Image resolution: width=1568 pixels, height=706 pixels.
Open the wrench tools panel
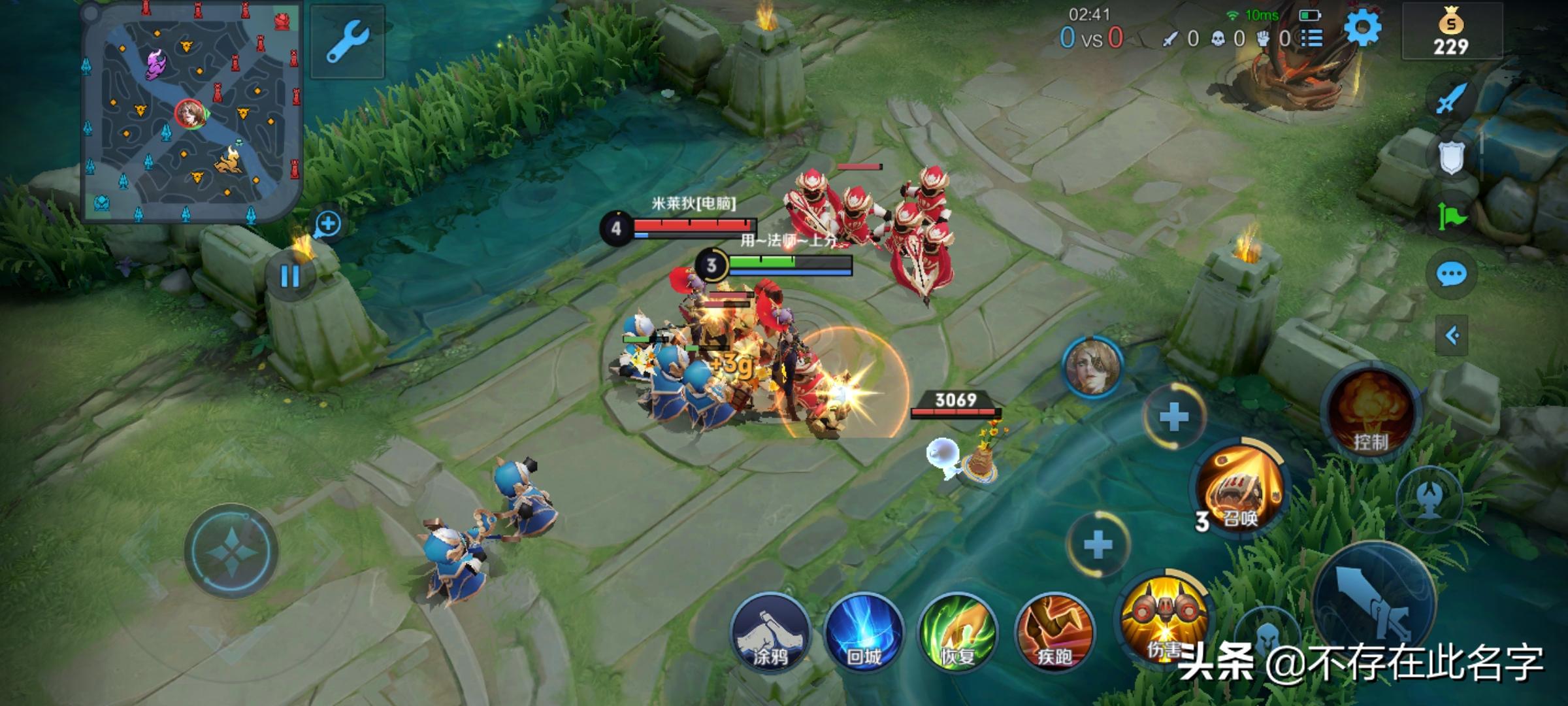(348, 41)
